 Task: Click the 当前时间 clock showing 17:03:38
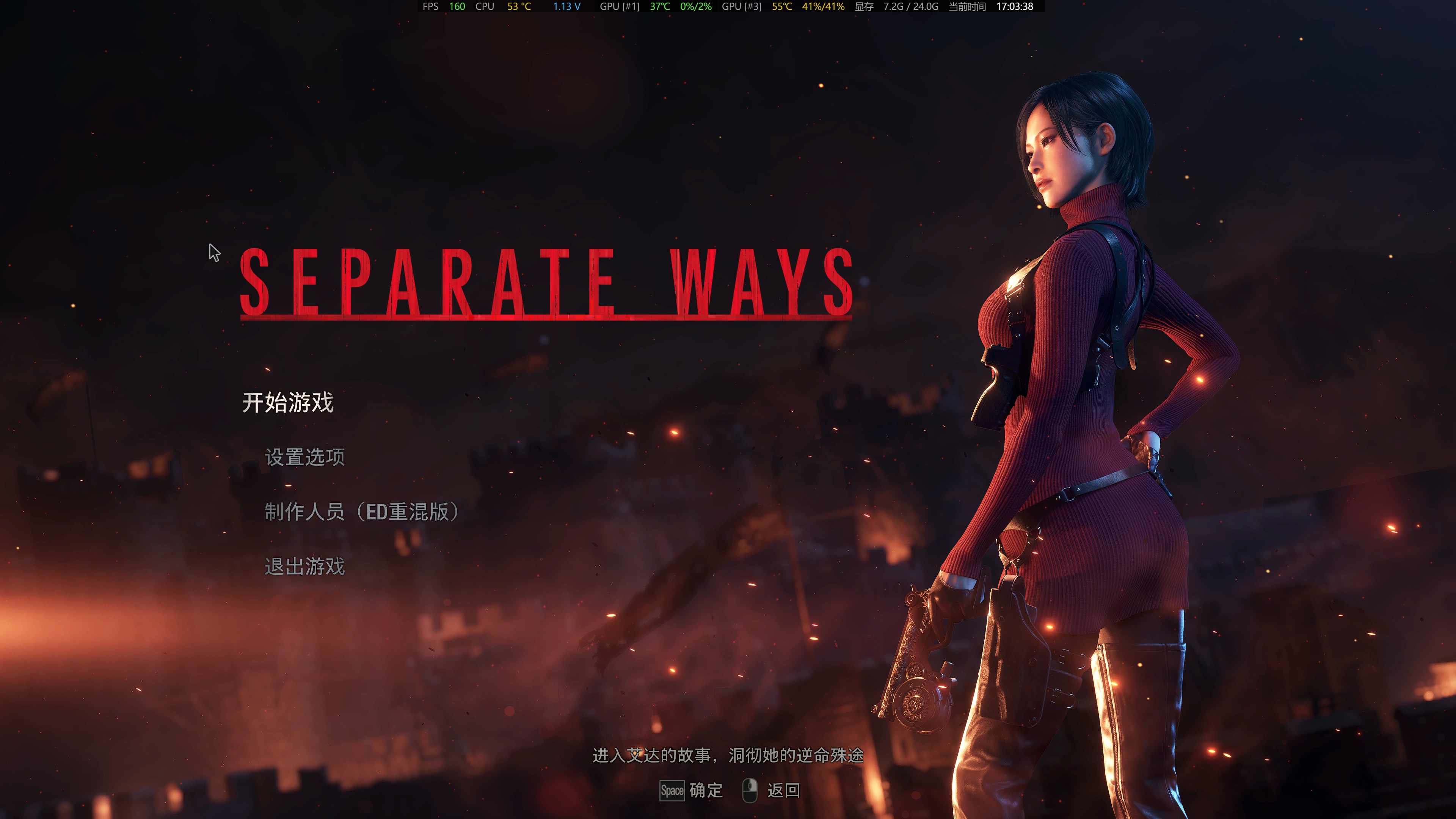point(1015,7)
